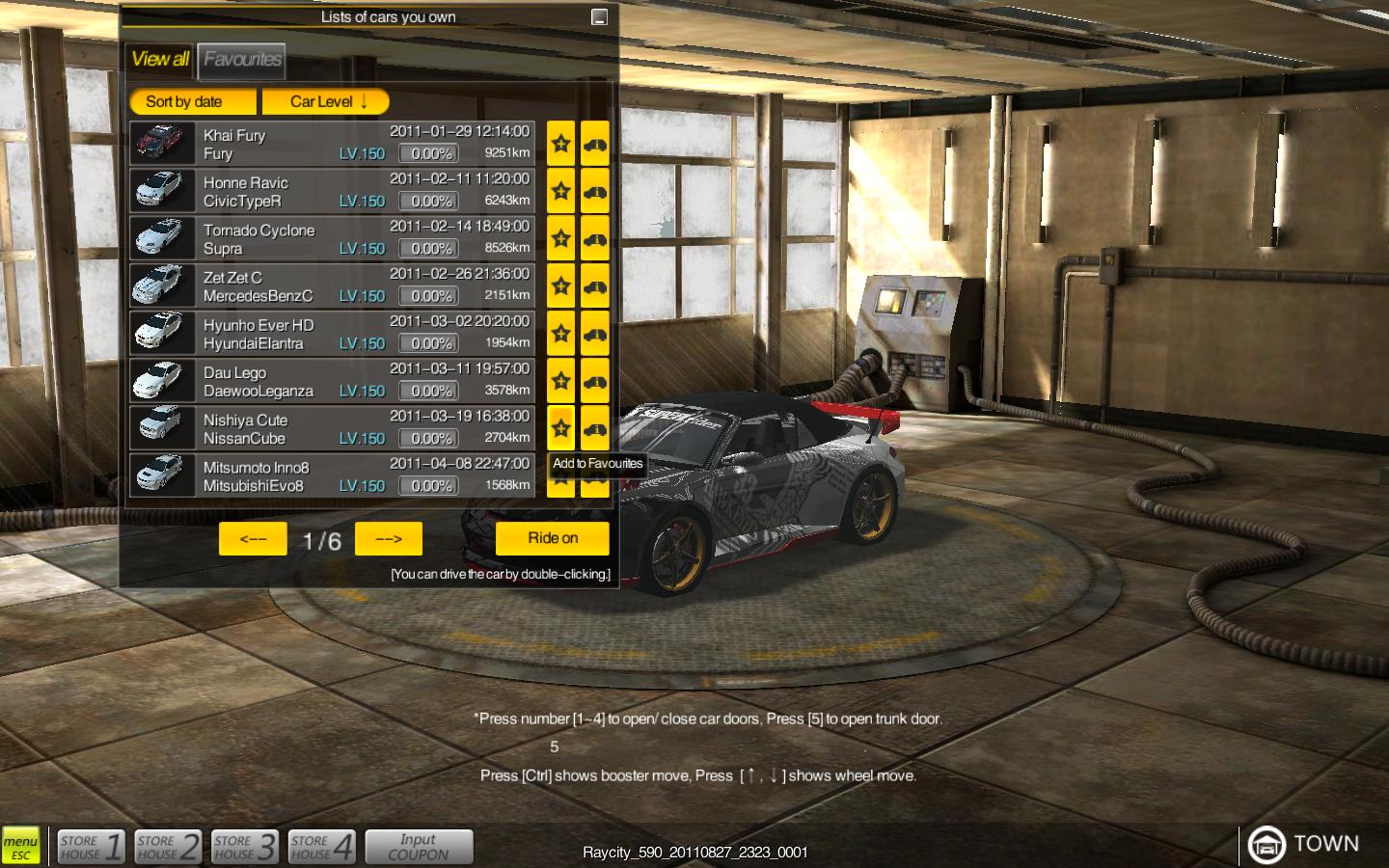Screen dimensions: 1389x868
Task: Select the Khai Fury car row
Action: pyautogui.click(x=332, y=144)
